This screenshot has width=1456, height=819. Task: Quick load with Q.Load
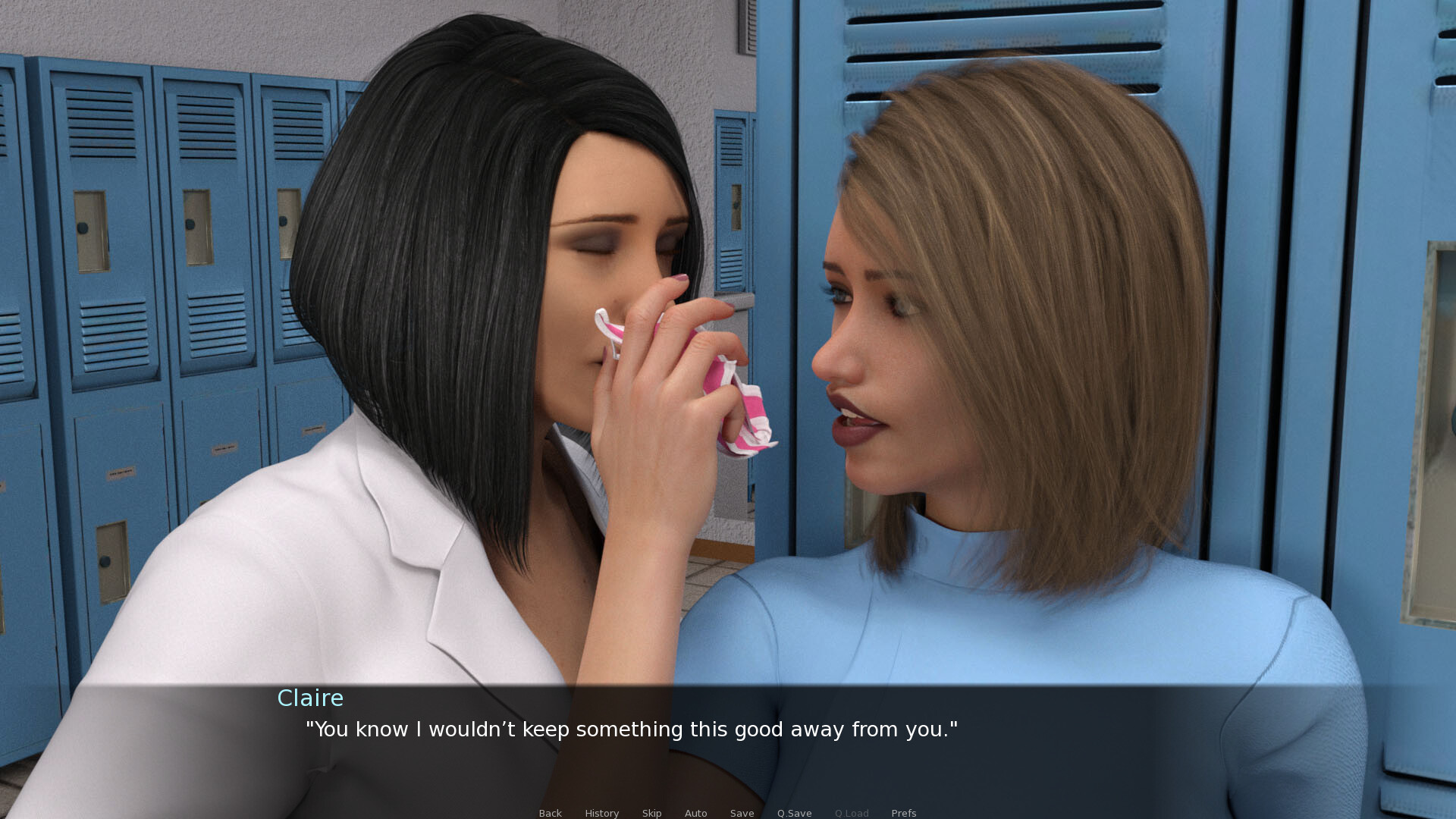(852, 813)
